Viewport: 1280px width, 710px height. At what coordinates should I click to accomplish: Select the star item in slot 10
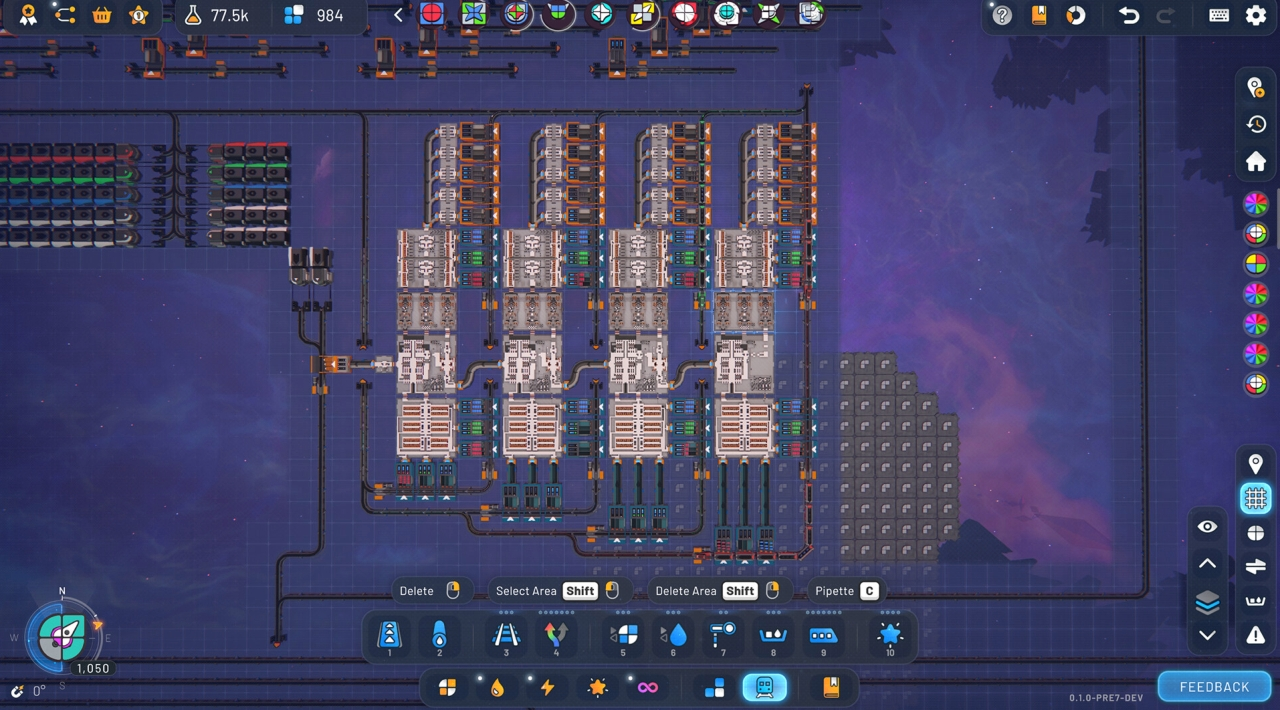(890, 635)
